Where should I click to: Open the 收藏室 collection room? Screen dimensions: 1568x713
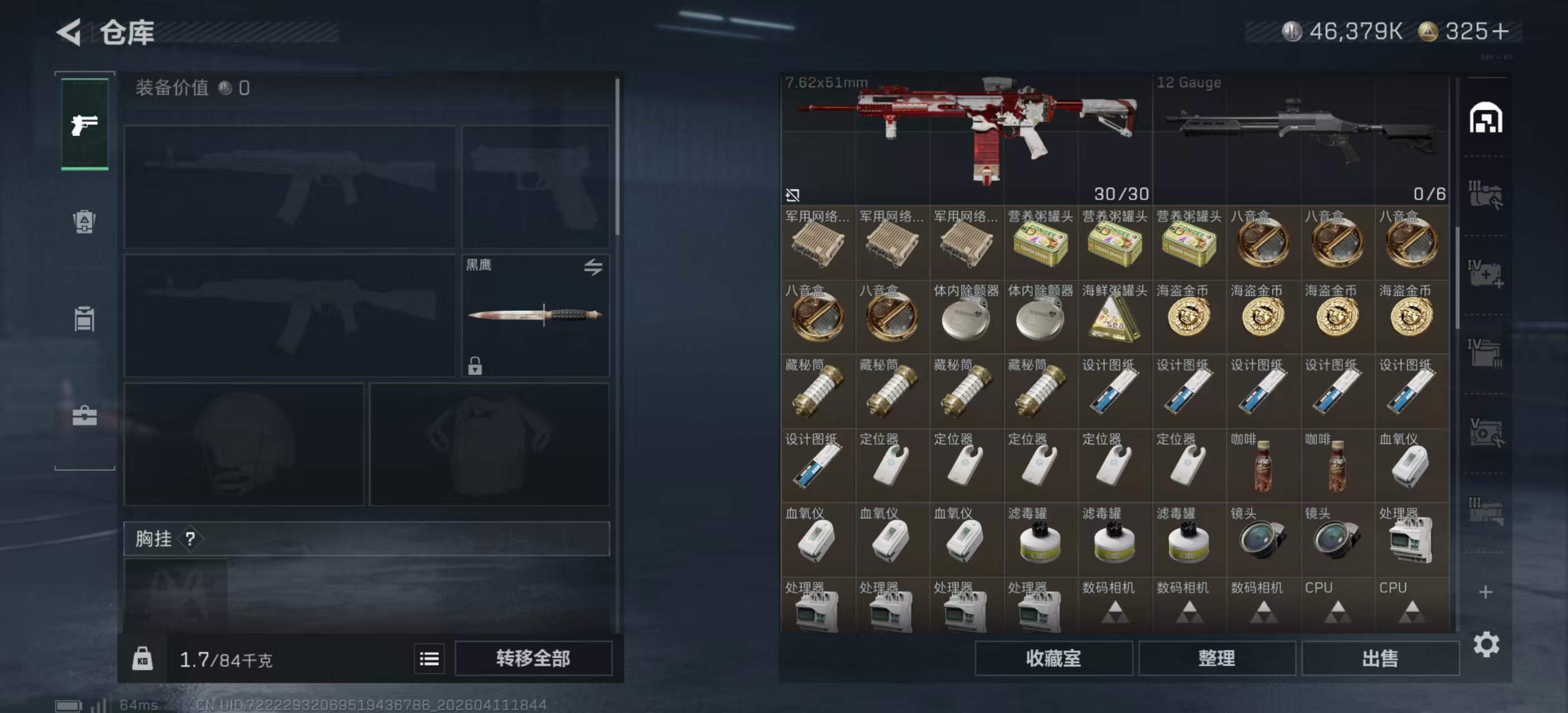pyautogui.click(x=1053, y=658)
